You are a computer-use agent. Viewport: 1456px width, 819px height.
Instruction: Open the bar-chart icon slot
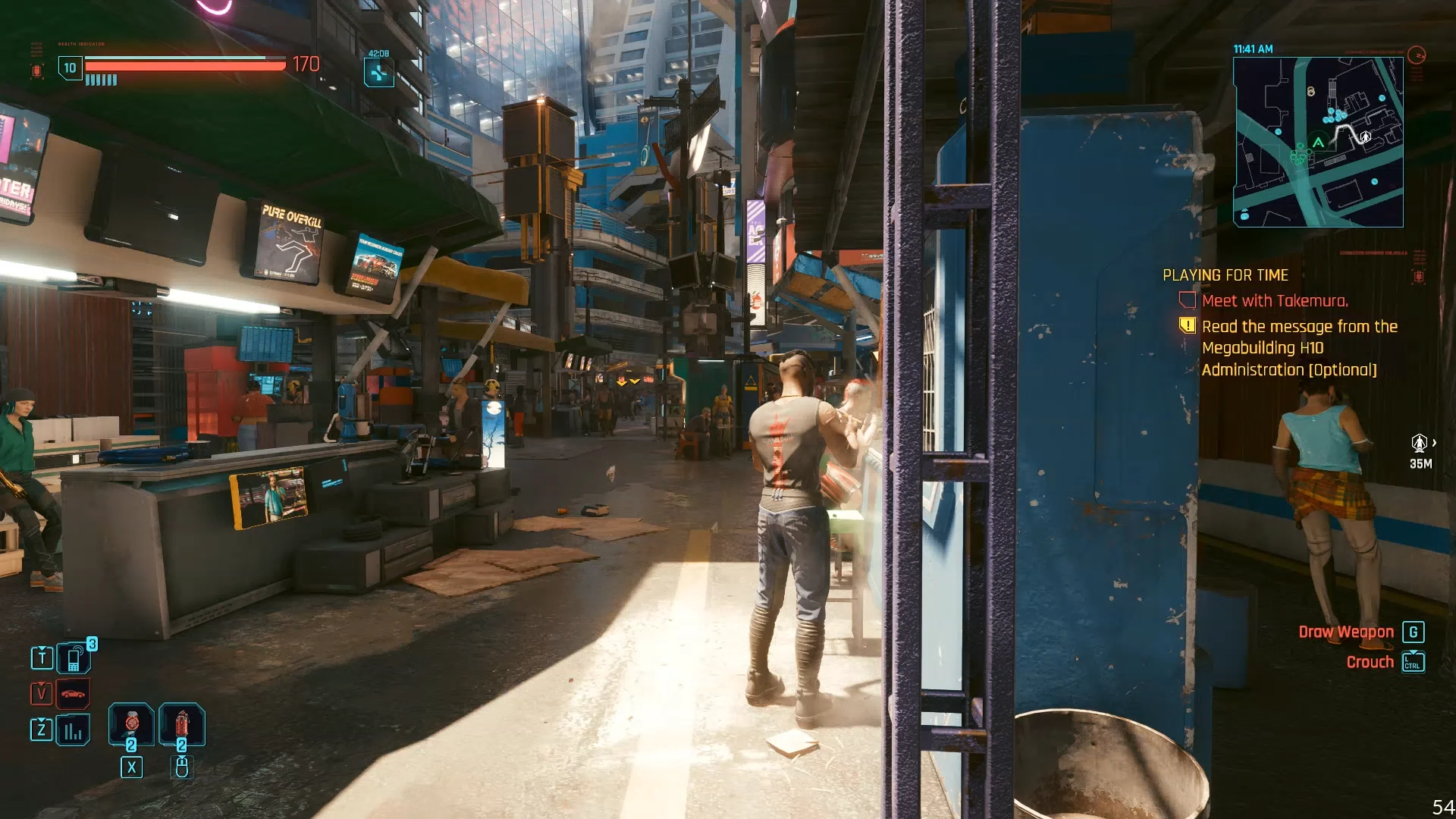pos(74,730)
